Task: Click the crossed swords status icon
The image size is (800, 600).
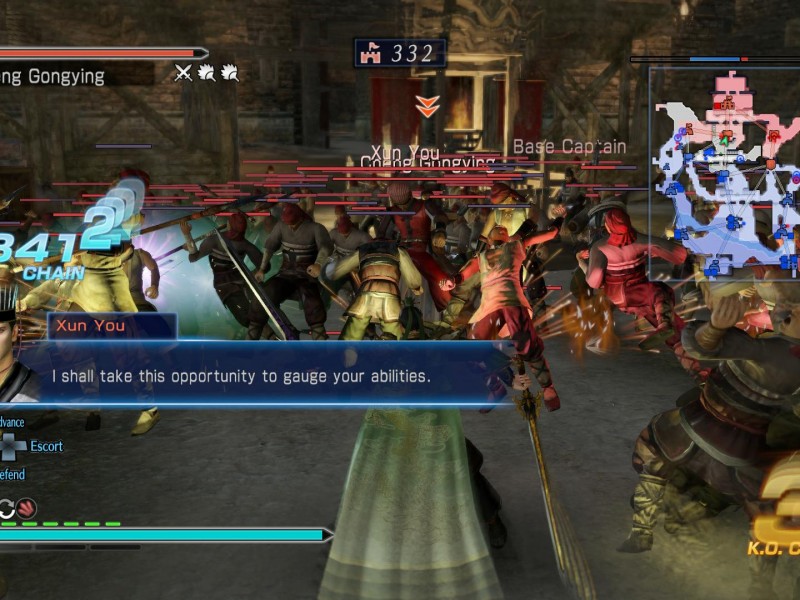Action: [x=183, y=72]
